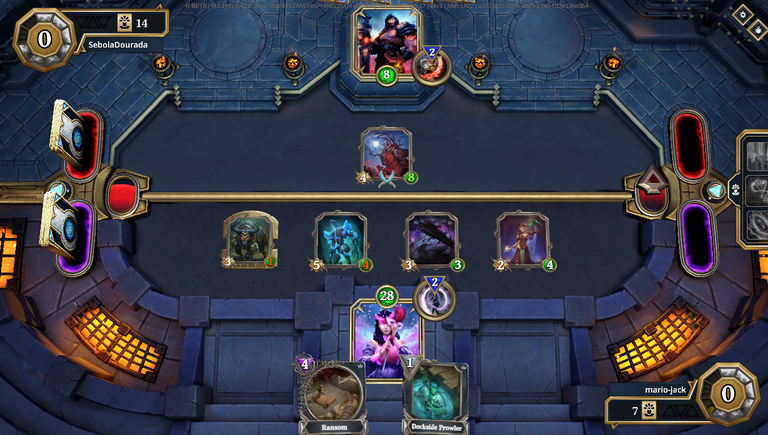Activate your 2-mana god power
This screenshot has height=435, width=768.
point(435,297)
